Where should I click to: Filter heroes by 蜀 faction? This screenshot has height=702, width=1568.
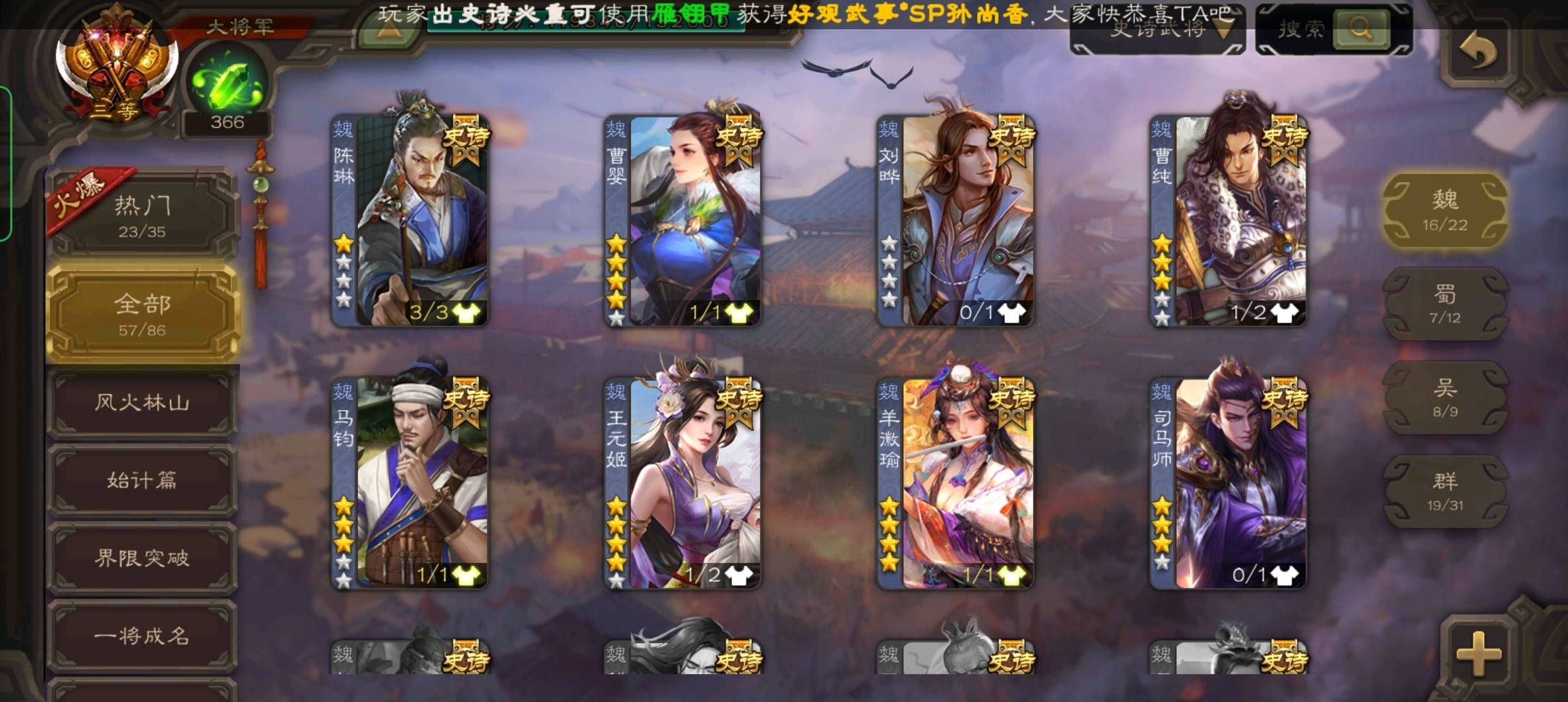pos(1444,304)
